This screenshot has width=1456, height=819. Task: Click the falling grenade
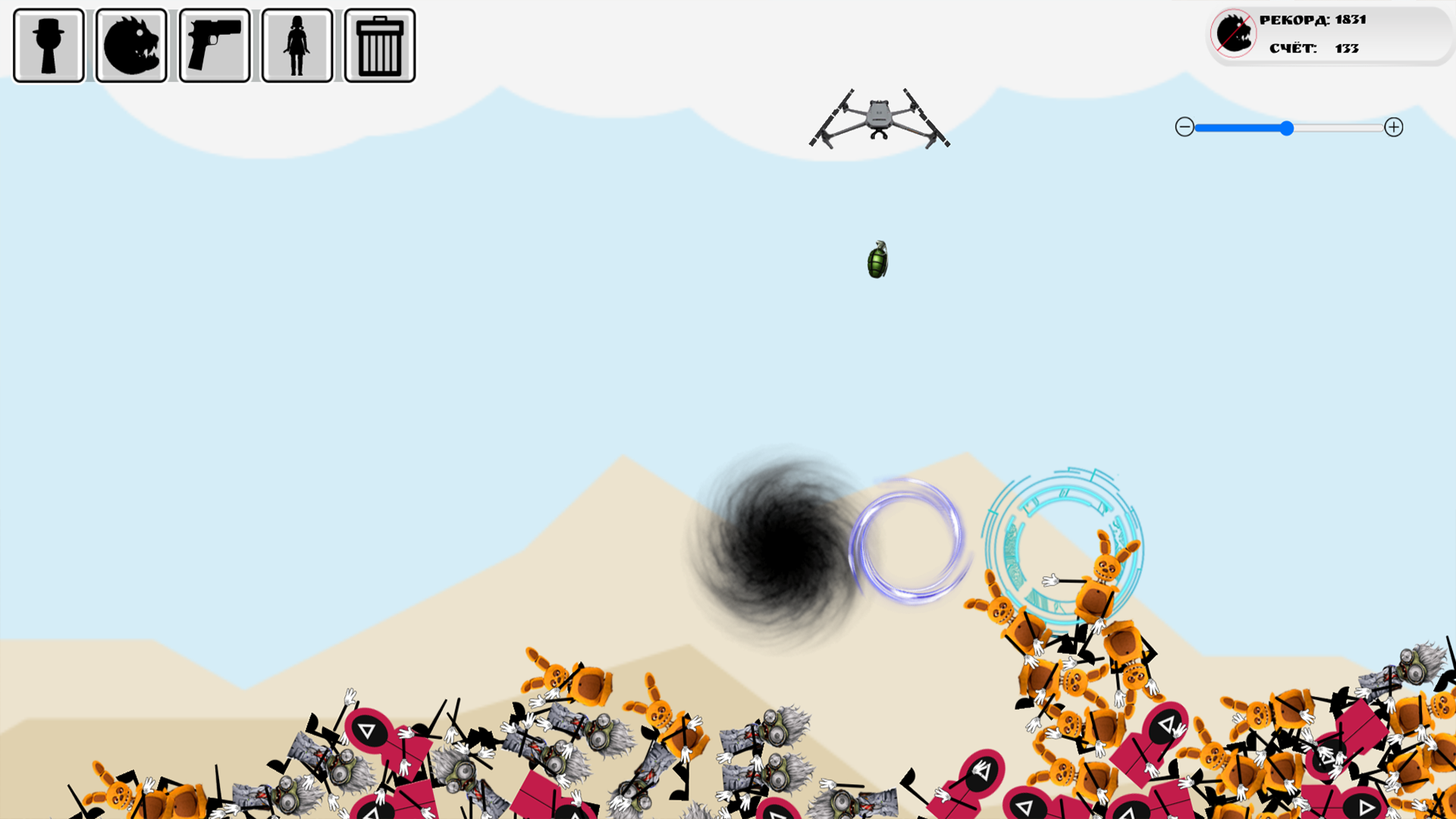pyautogui.click(x=877, y=261)
